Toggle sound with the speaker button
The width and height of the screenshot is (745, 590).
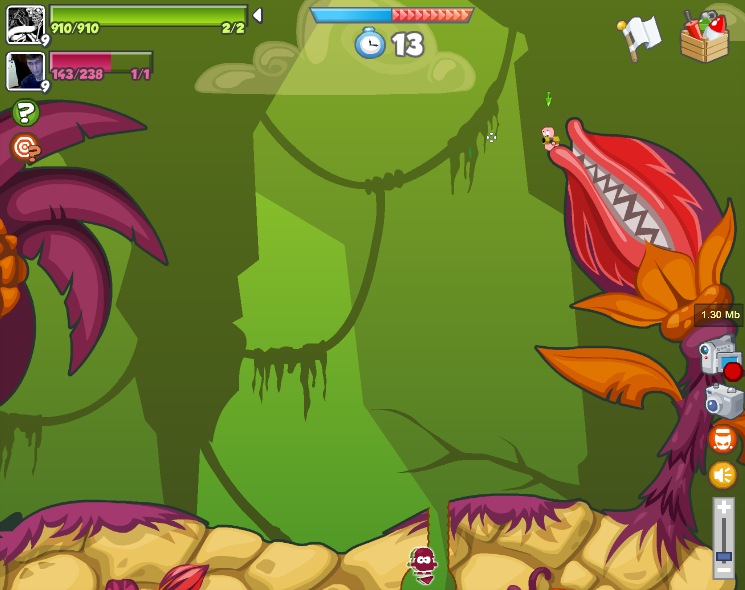pos(723,475)
